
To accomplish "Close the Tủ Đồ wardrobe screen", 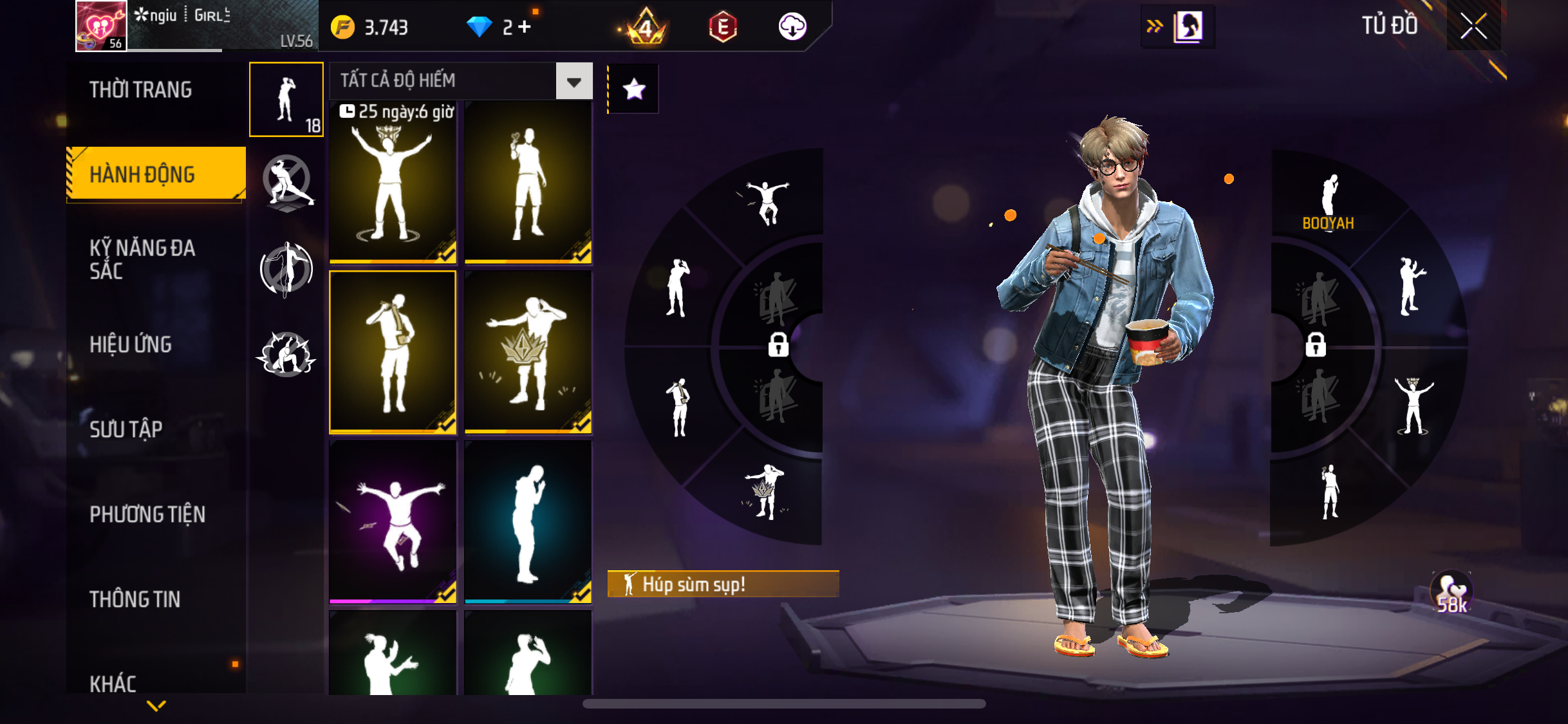I will click(x=1473, y=26).
